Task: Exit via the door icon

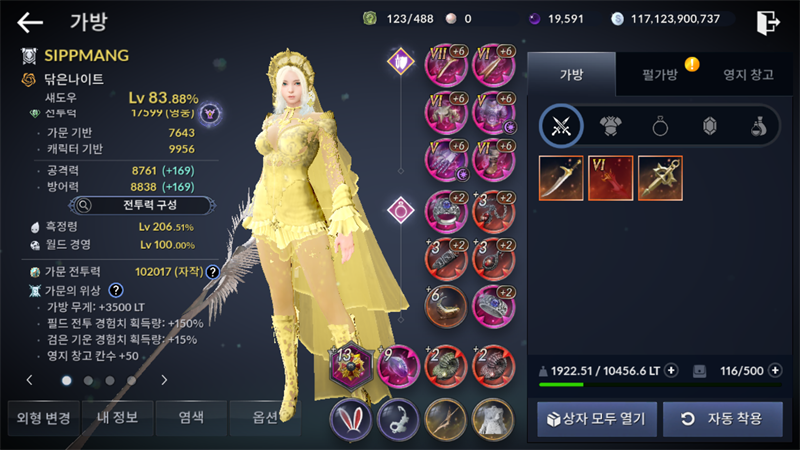Action: (768, 22)
